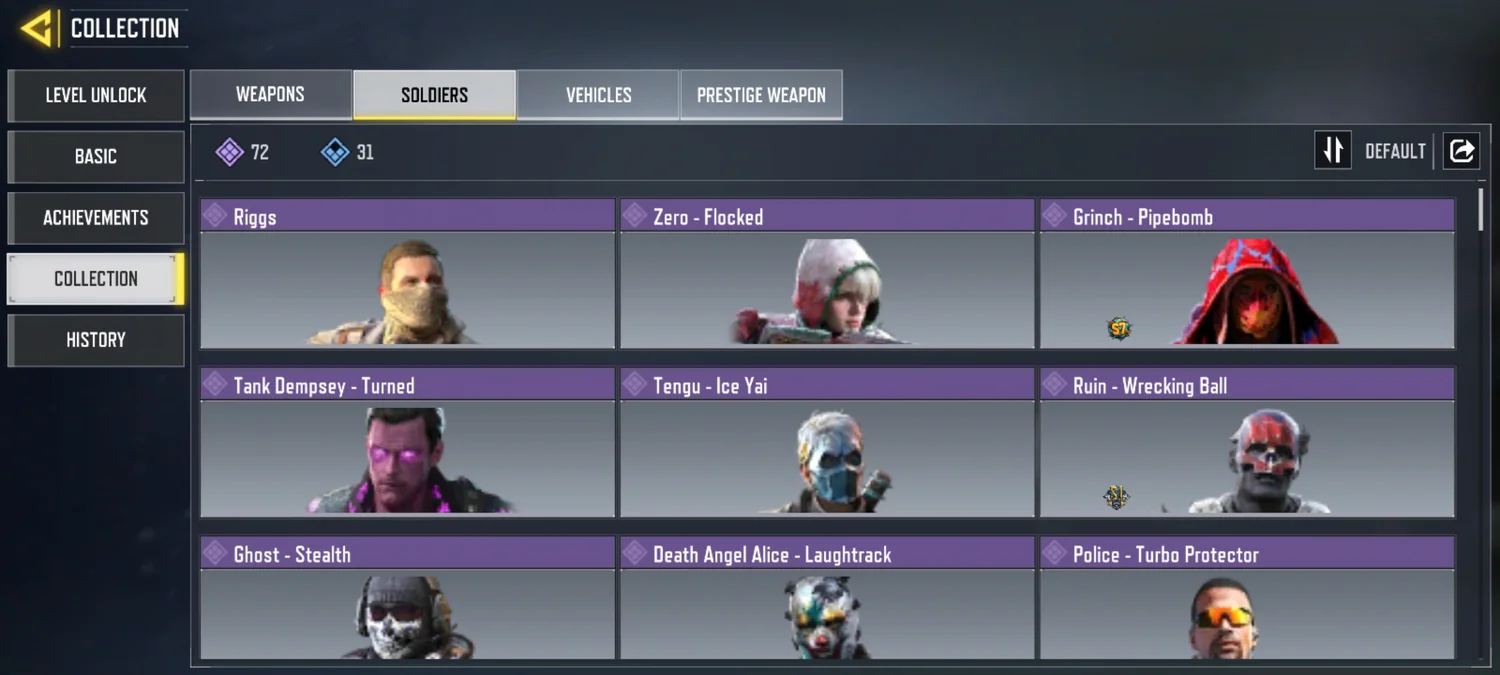The height and width of the screenshot is (675, 1500).
Task: Click the share export icon
Action: (1461, 151)
